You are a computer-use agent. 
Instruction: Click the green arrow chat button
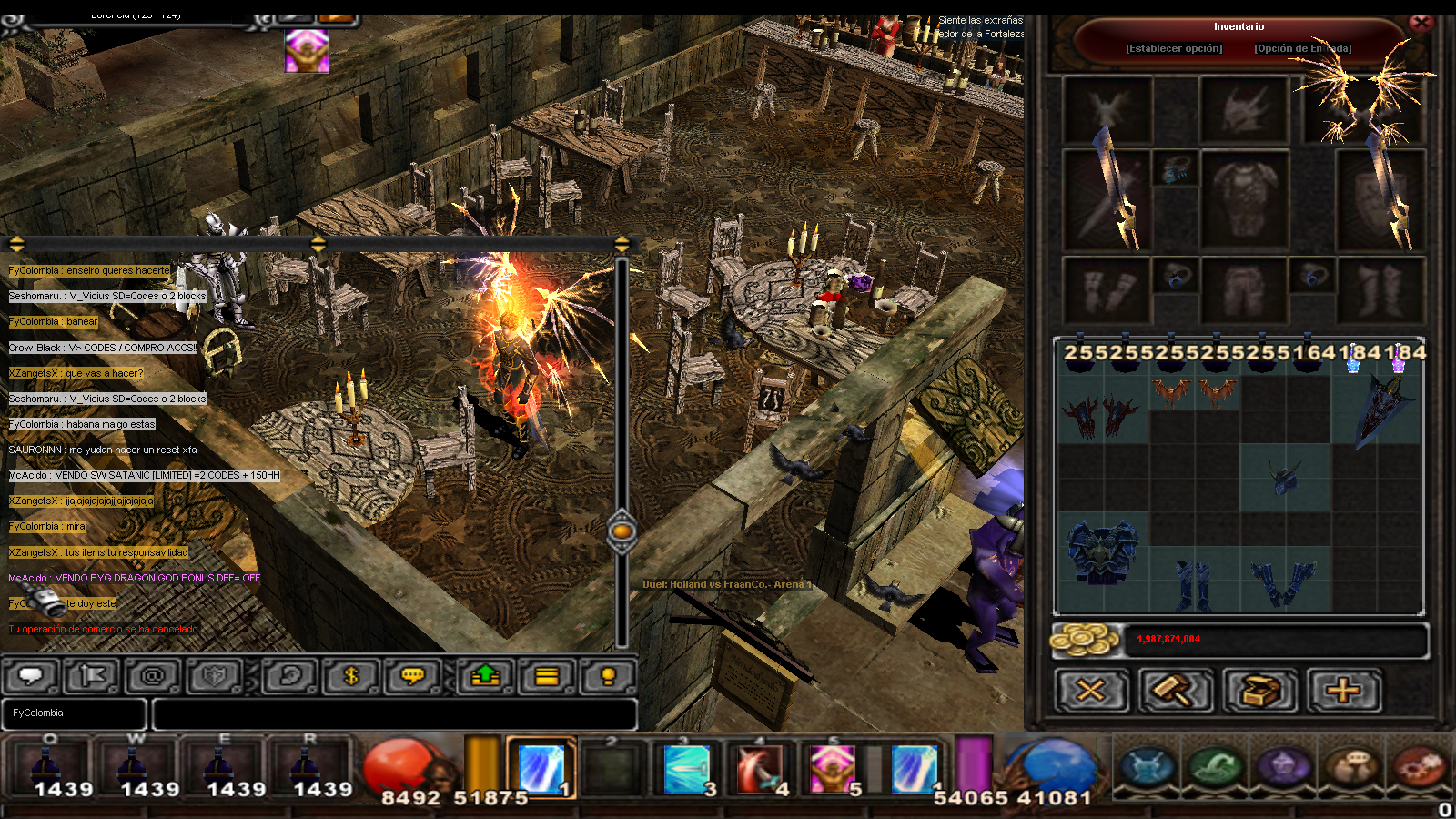tap(486, 676)
